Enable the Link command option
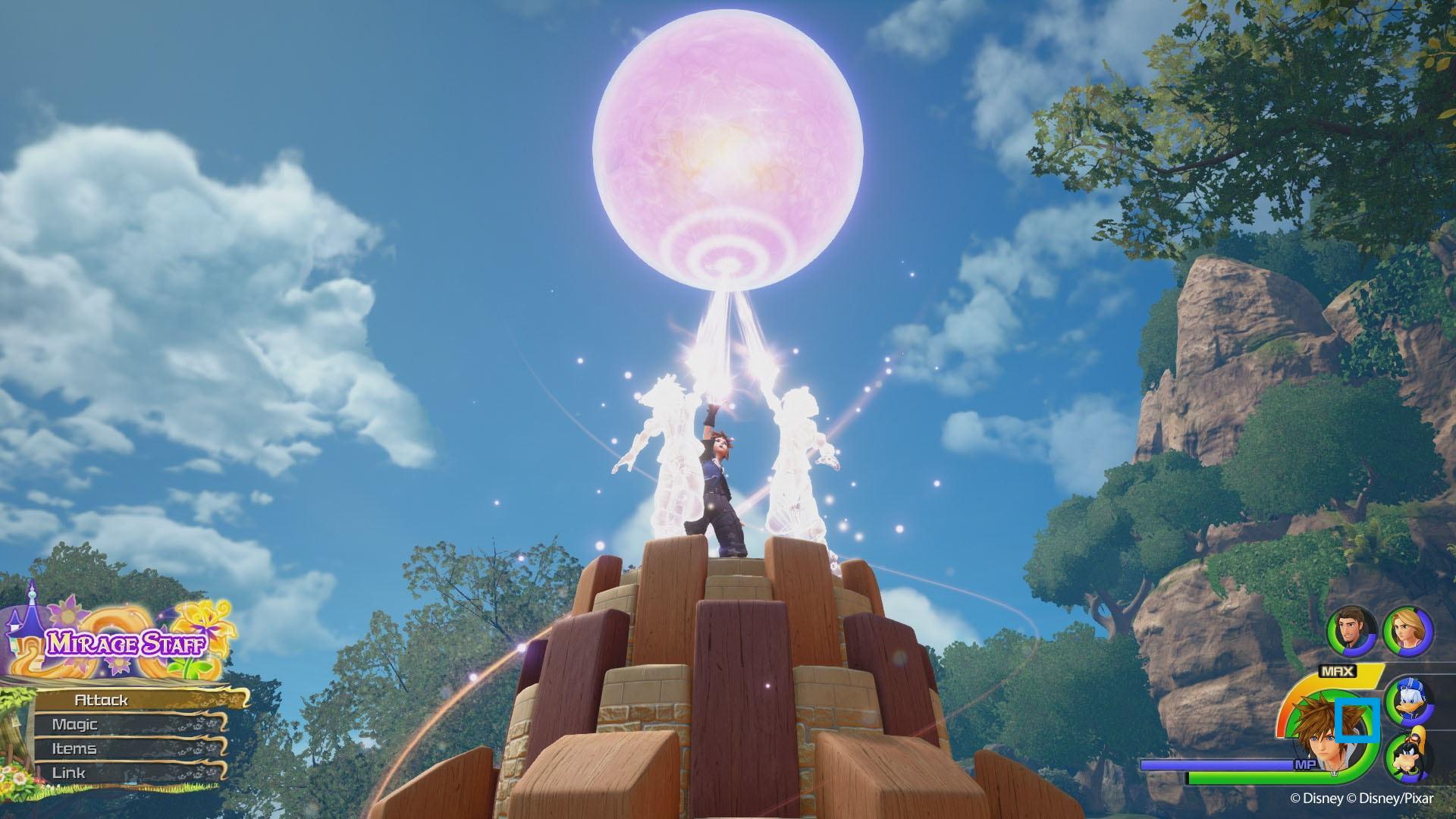Viewport: 1456px width, 819px height. (70, 772)
